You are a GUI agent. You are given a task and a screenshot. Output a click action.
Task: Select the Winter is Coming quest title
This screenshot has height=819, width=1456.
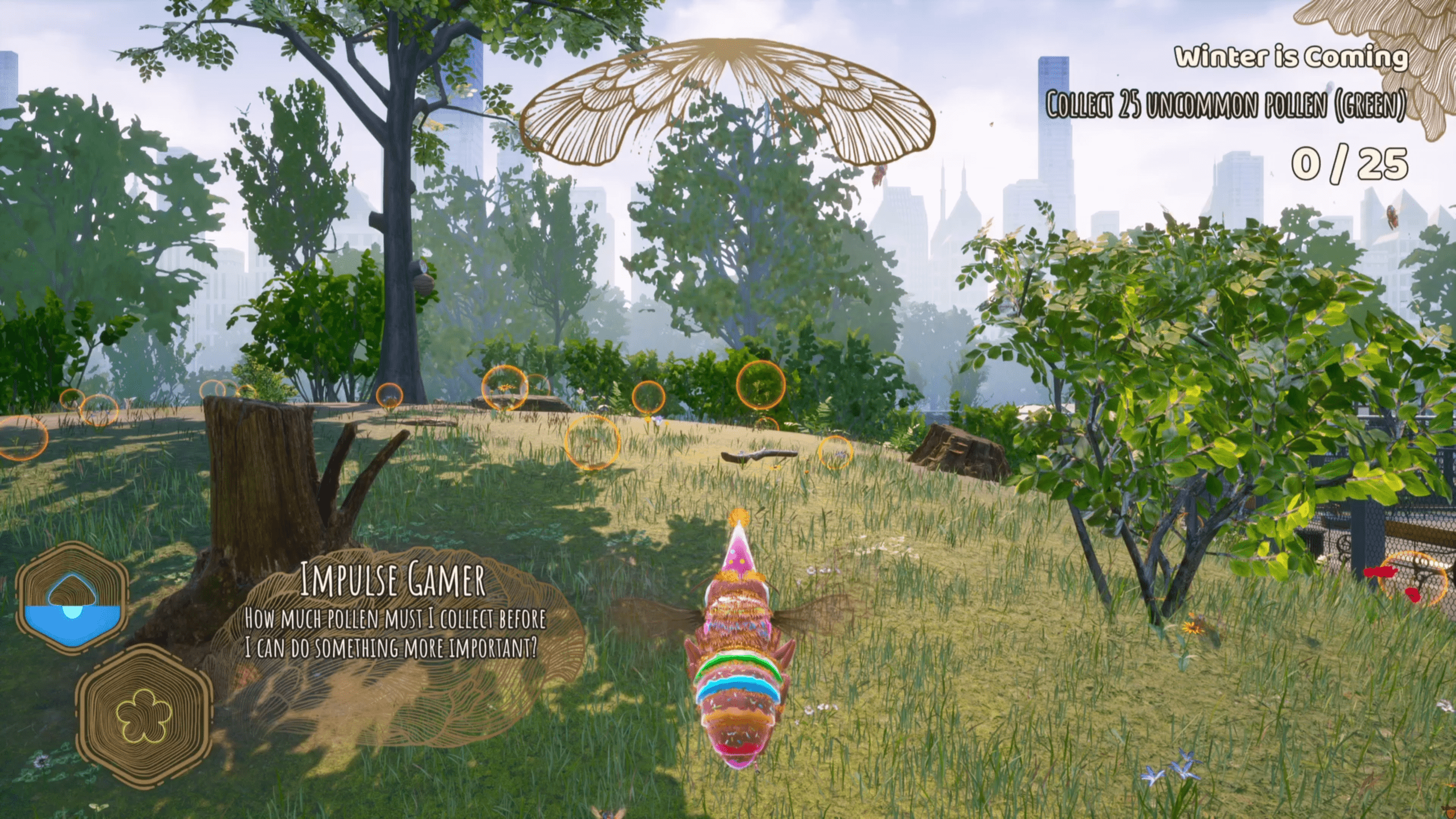pyautogui.click(x=1291, y=57)
